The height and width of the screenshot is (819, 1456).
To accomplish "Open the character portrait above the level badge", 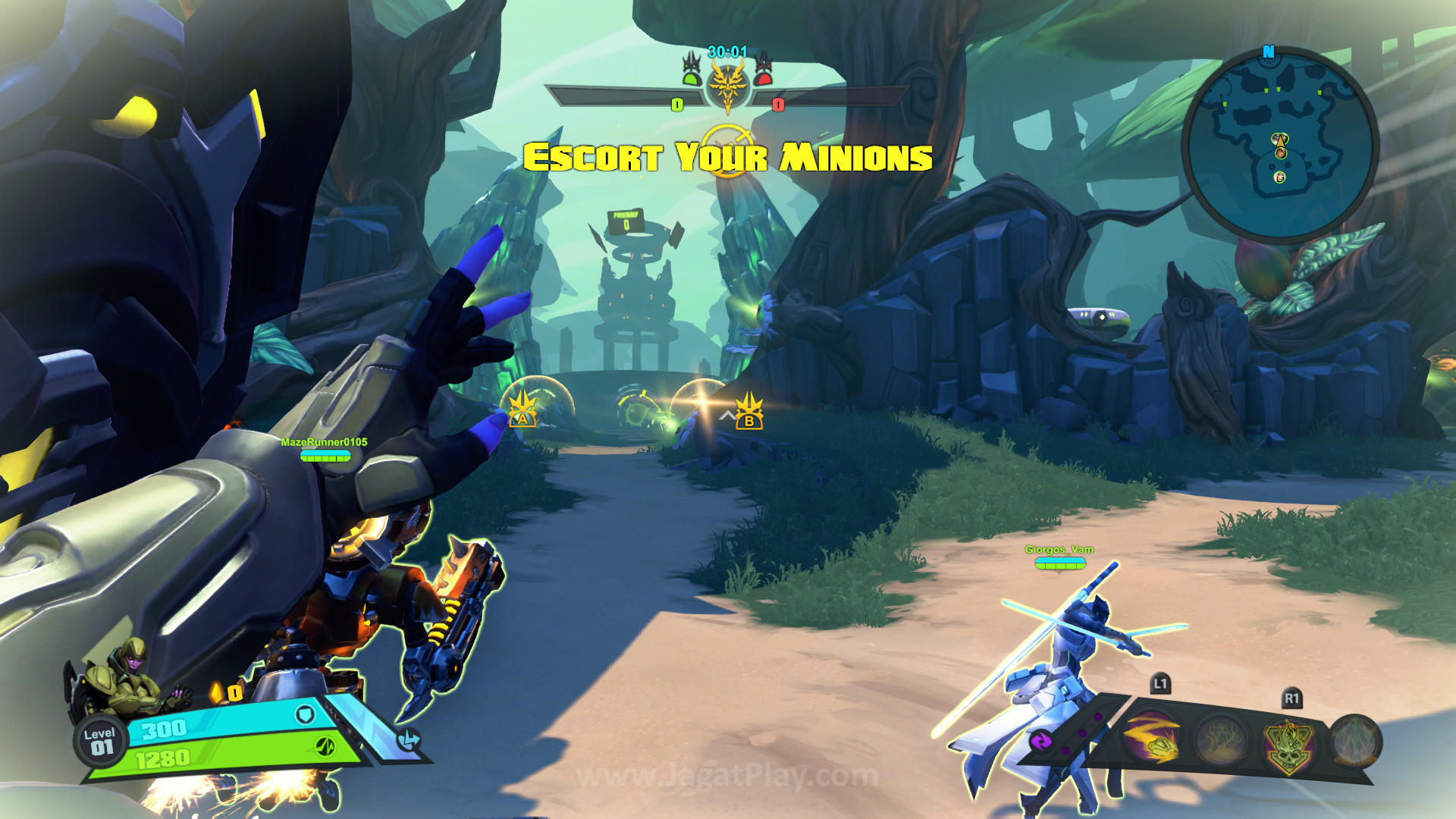I will pyautogui.click(x=125, y=679).
